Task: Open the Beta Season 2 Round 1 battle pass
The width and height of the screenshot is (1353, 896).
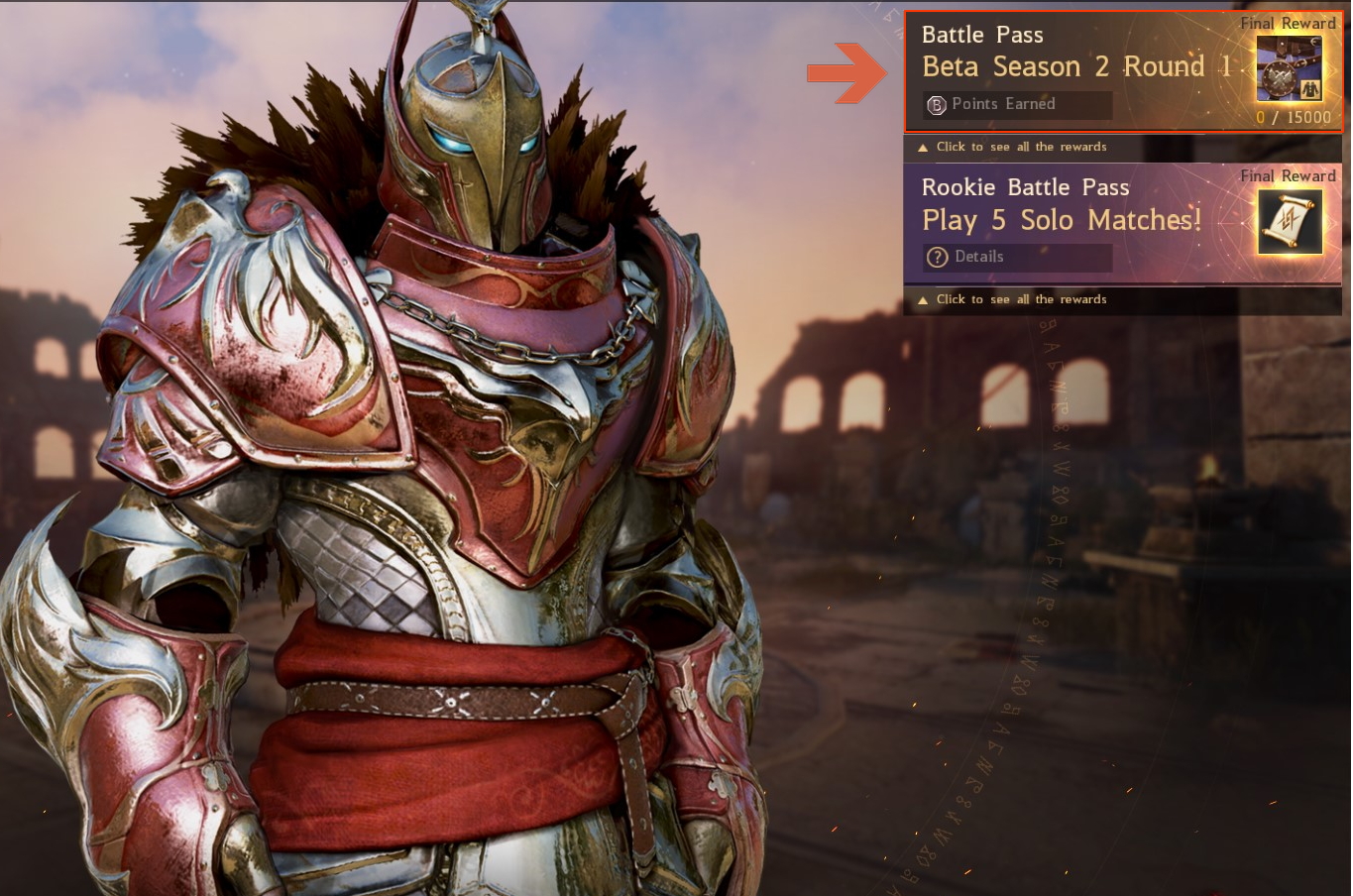Action: tap(1076, 65)
